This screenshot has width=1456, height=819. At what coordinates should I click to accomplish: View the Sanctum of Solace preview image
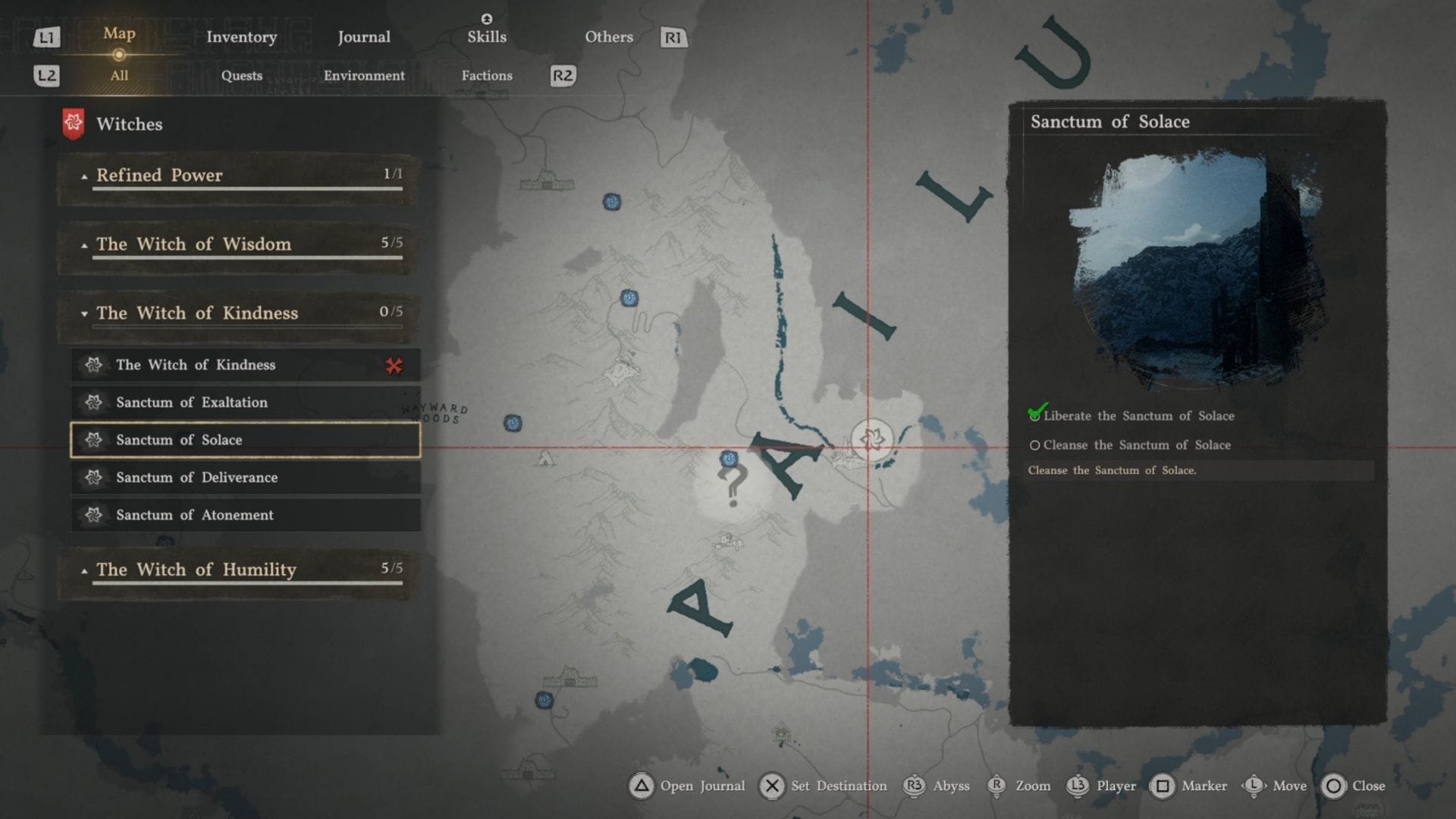coord(1197,269)
